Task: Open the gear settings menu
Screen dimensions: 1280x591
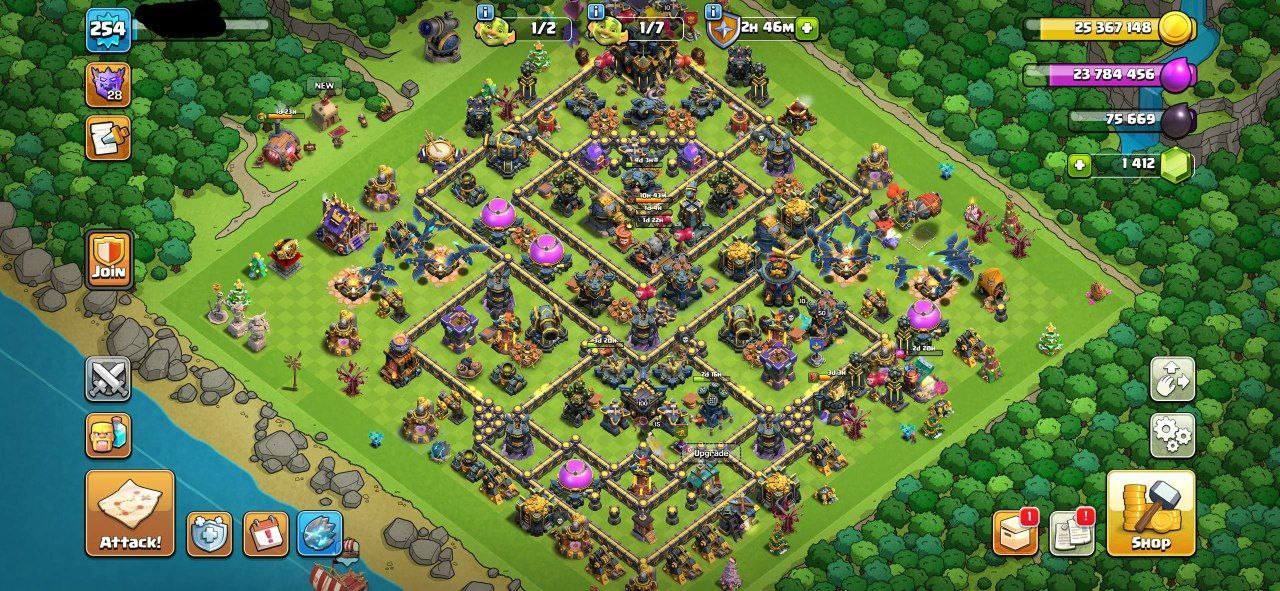Action: pyautogui.click(x=1172, y=435)
